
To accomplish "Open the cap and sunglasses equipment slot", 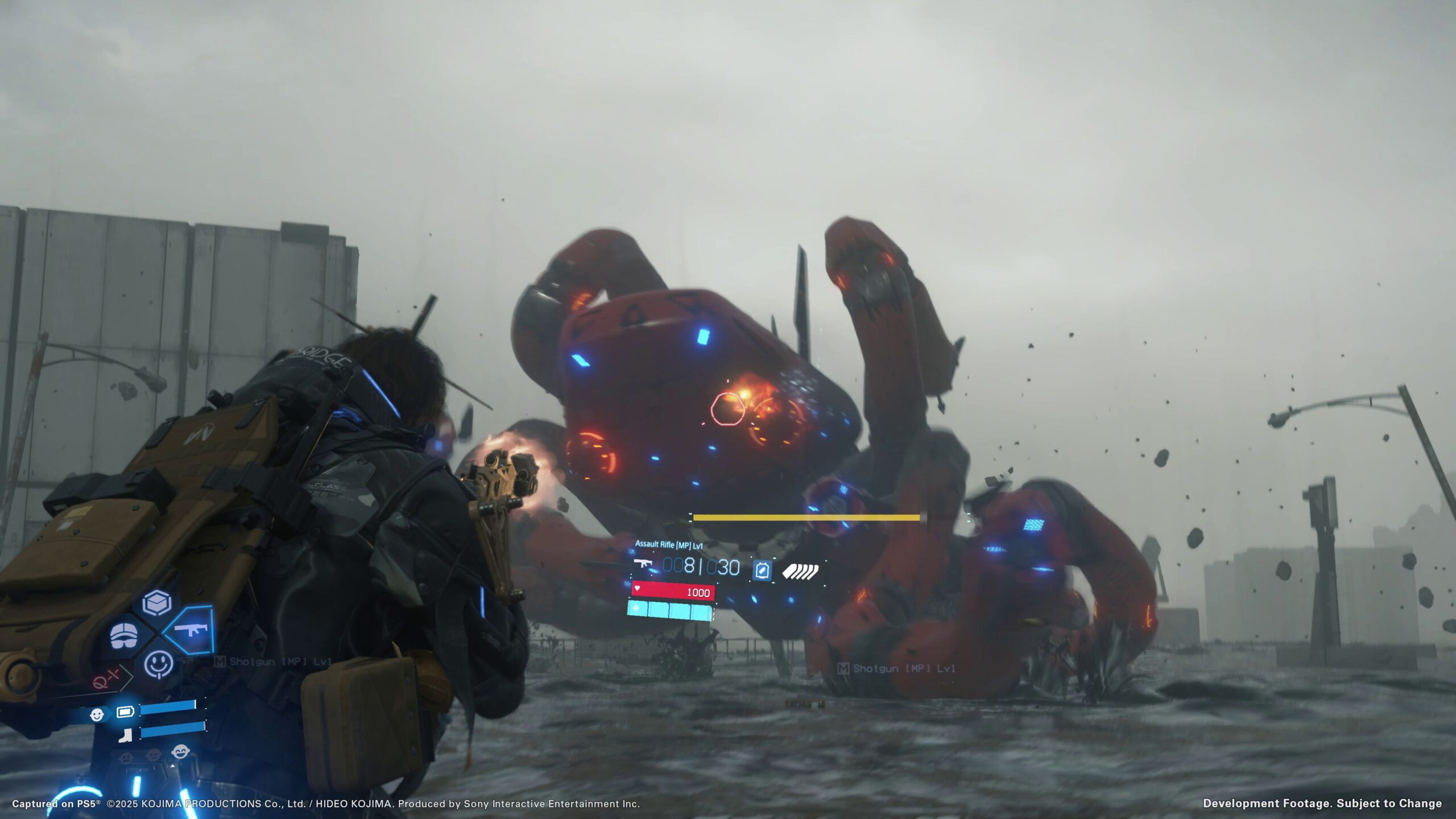I will [x=124, y=635].
